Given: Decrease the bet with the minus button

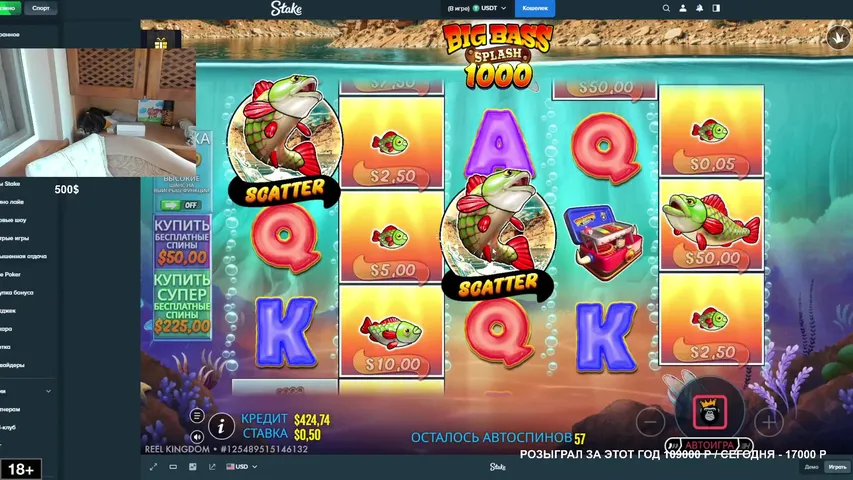Looking at the screenshot, I should click(650, 420).
